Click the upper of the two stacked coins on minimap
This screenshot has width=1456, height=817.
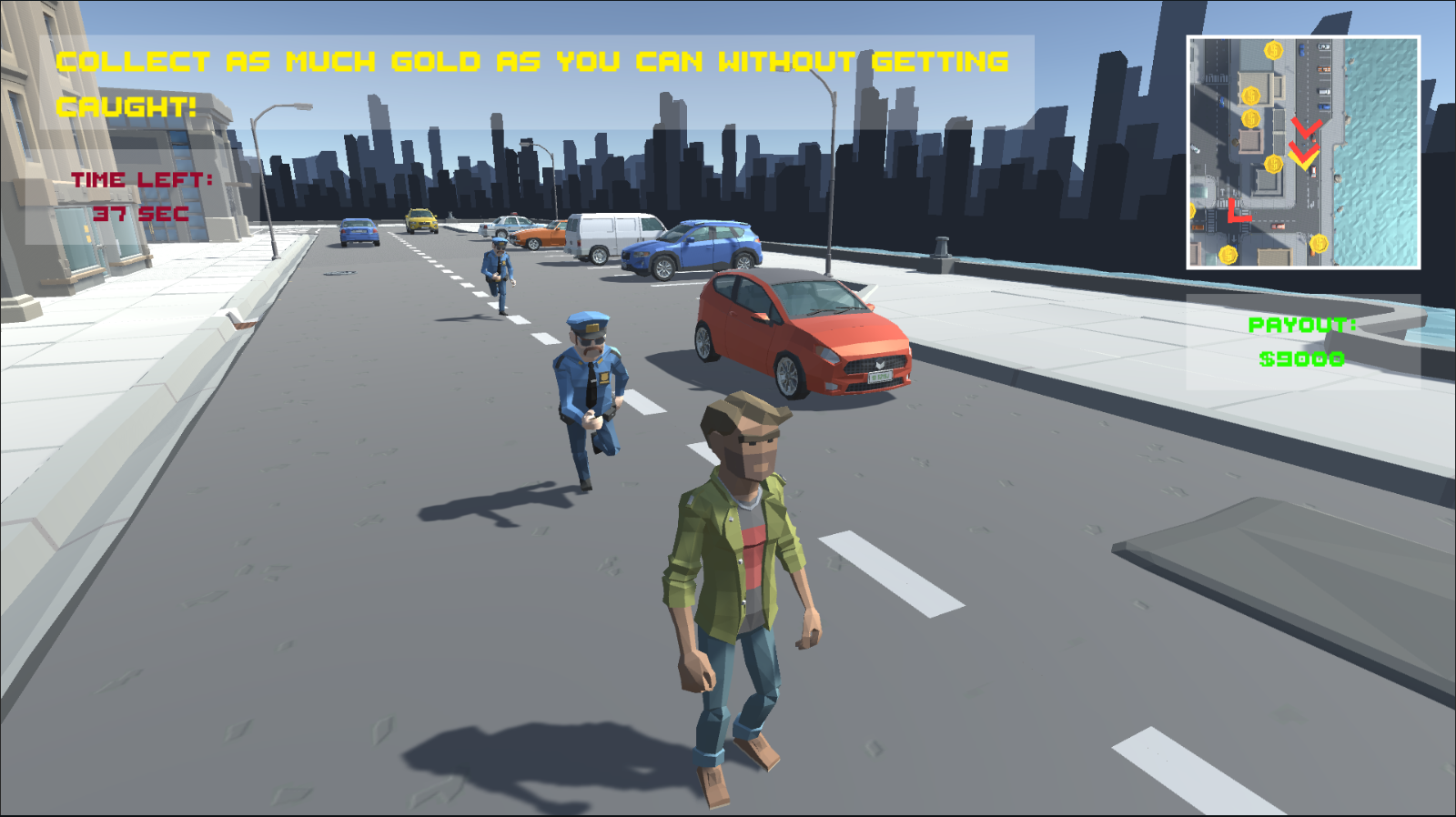tap(1251, 94)
